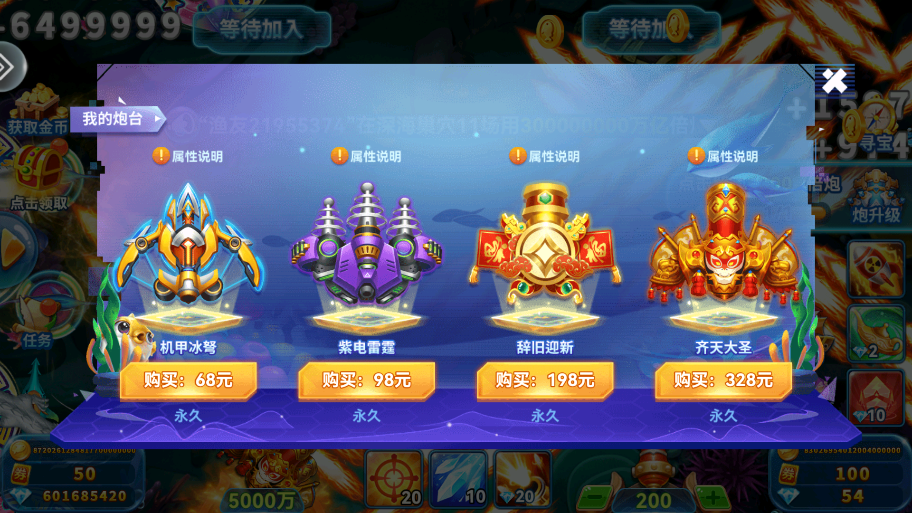This screenshot has height=513, width=912.
Task: Buy the 机甲冰弩 cannon for 68元
Action: (188, 380)
